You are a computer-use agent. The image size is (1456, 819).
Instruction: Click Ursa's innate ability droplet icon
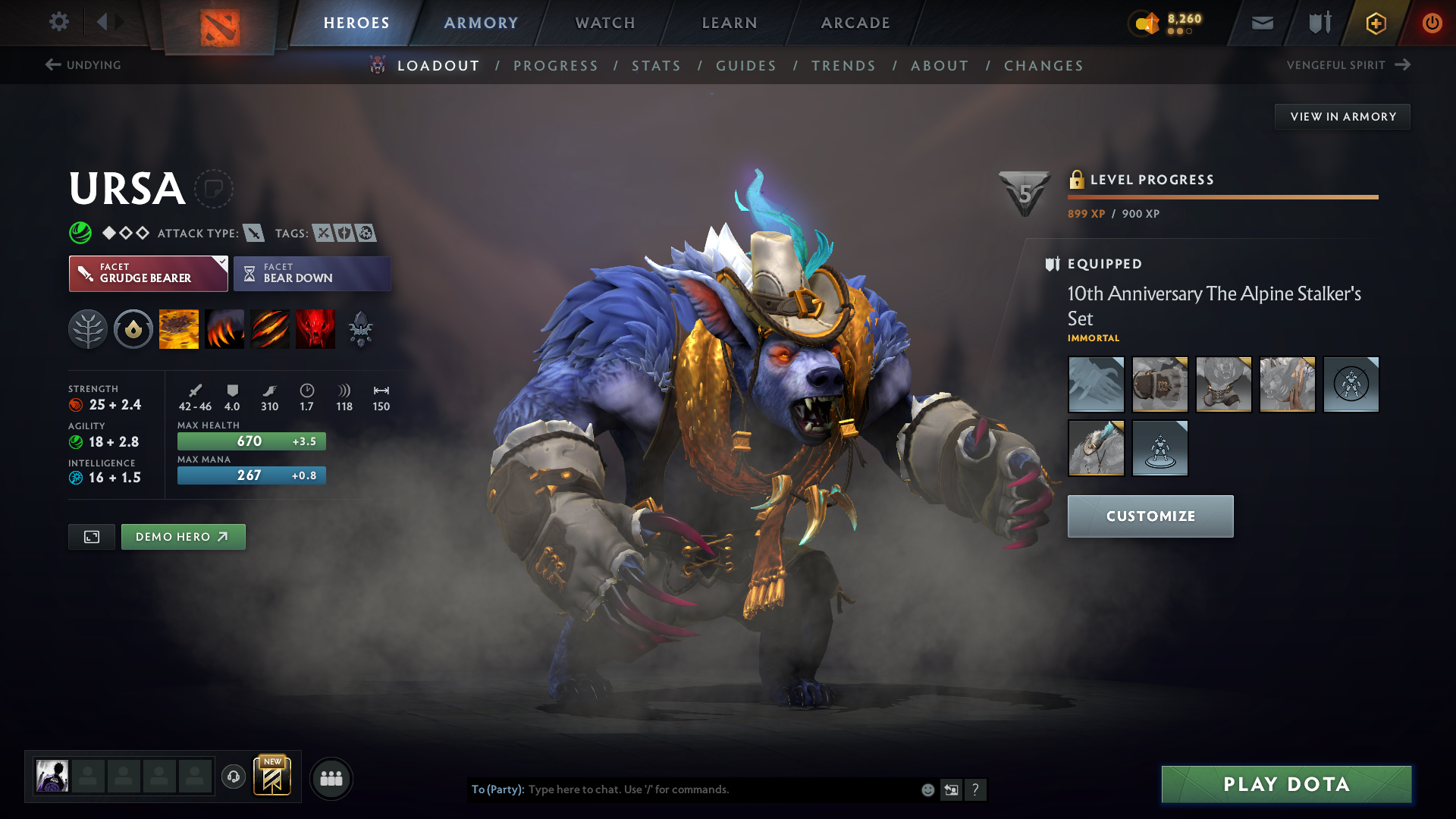(133, 328)
